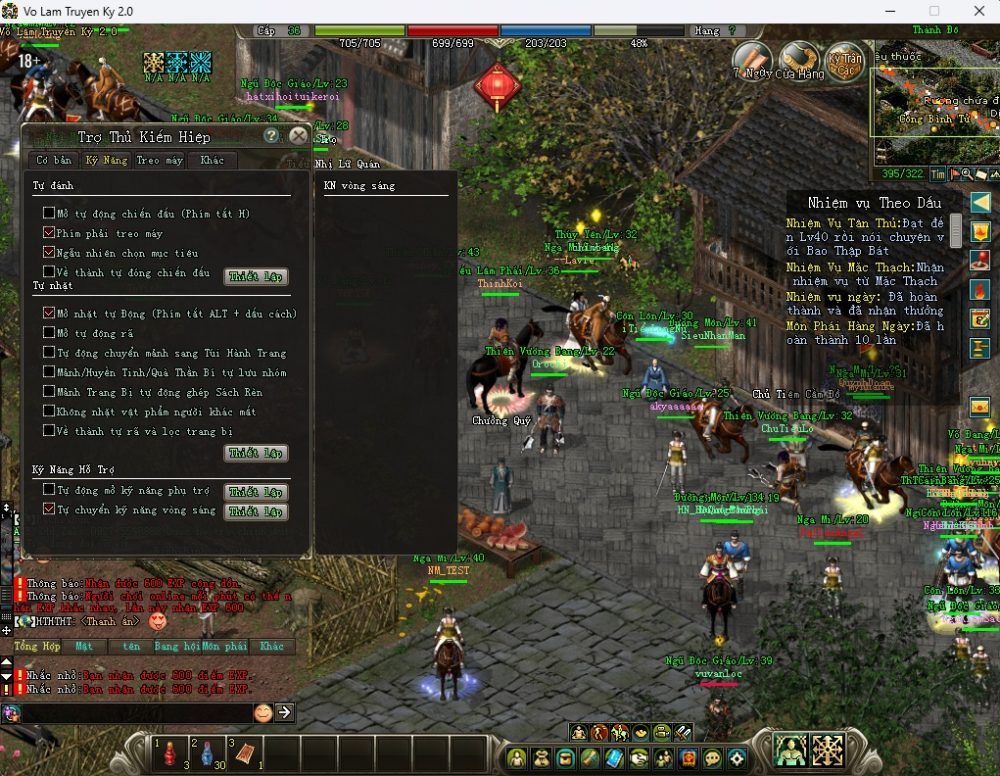
Task: Toggle Tự chuyển kỹ năng vòng sáng
Action: coord(49,510)
